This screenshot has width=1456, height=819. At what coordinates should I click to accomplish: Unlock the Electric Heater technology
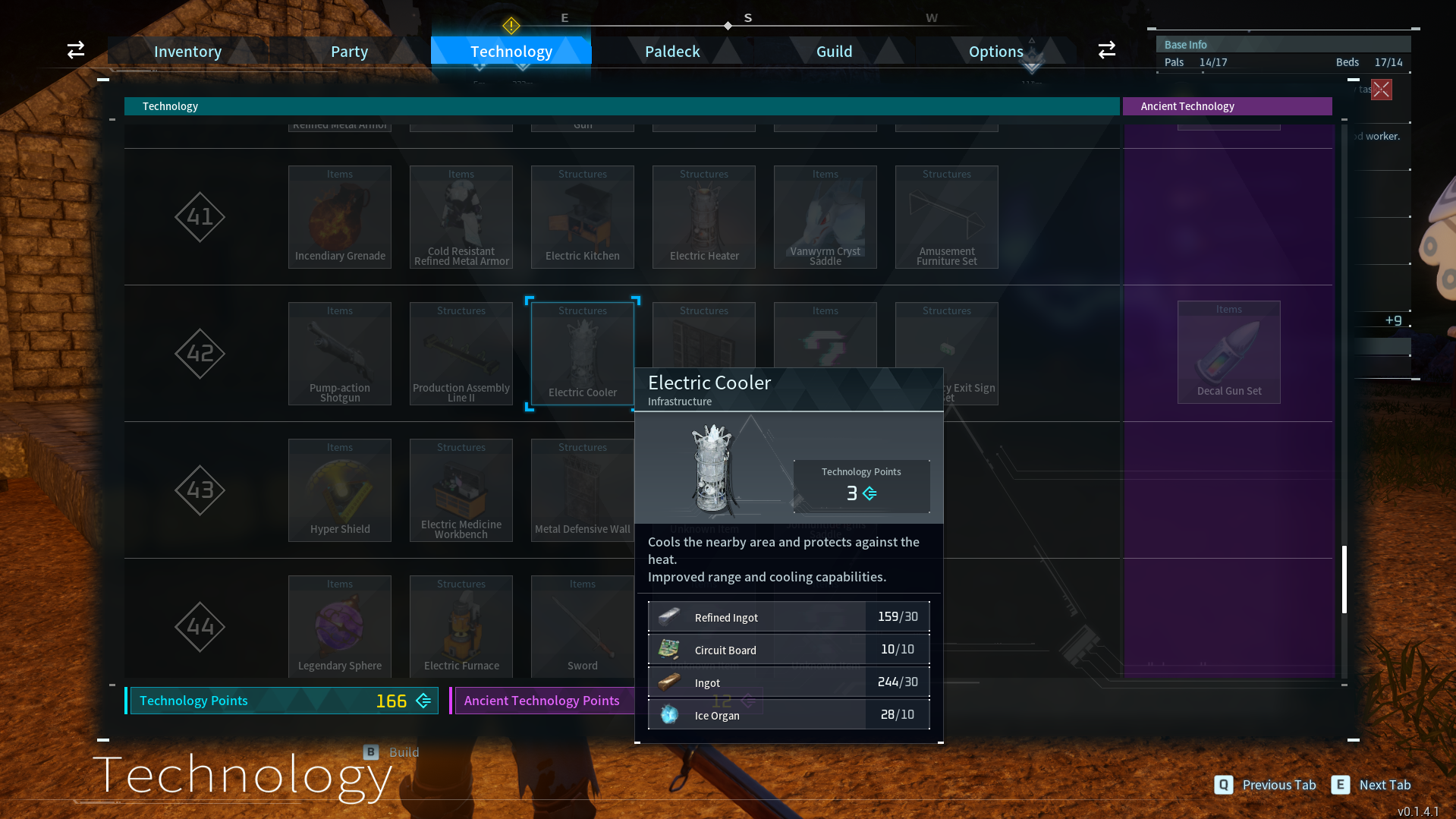(x=703, y=216)
